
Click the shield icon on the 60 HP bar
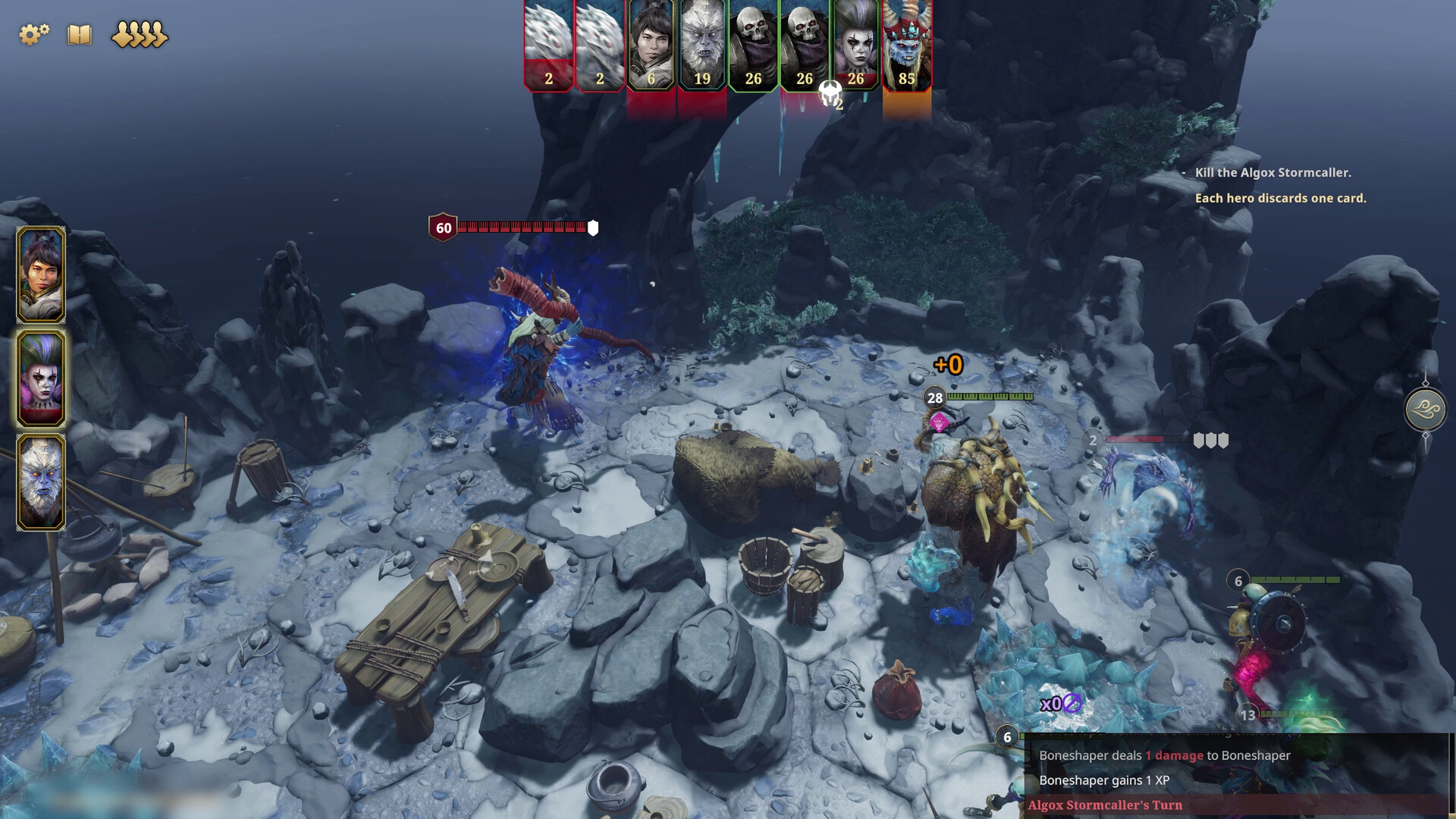[592, 226]
